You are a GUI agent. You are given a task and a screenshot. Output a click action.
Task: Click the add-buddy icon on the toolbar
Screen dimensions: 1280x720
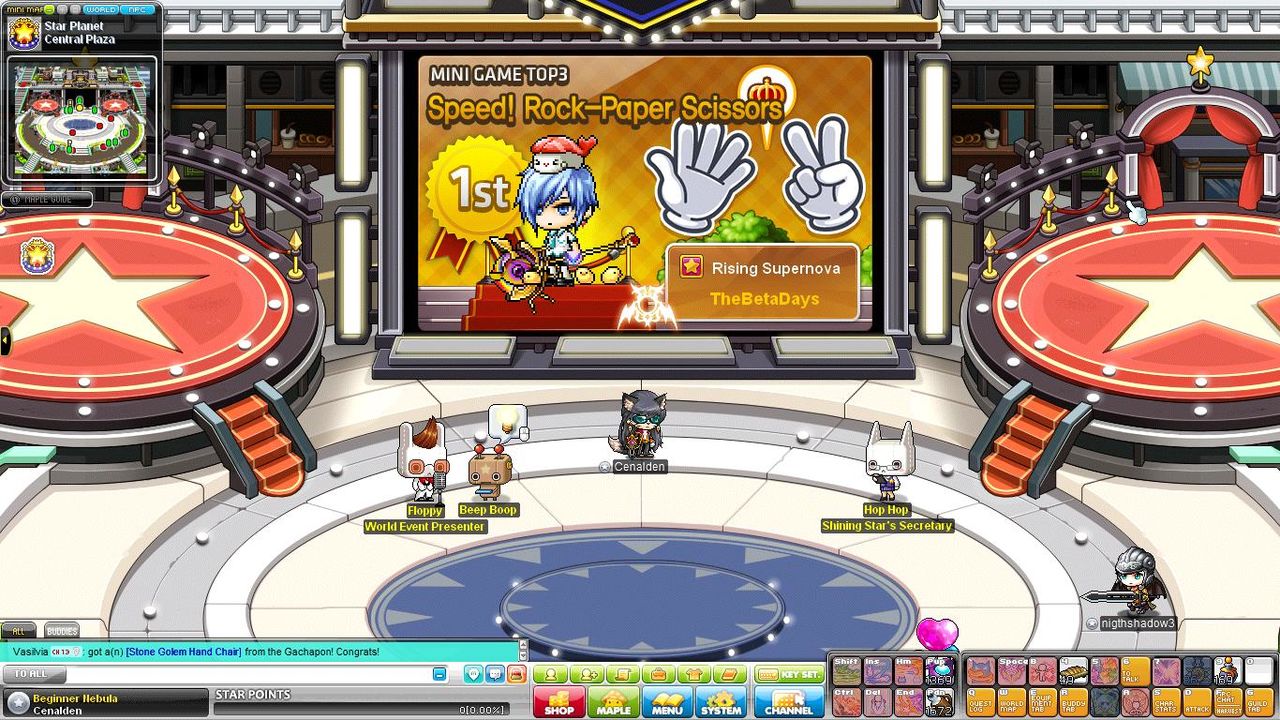(x=588, y=674)
